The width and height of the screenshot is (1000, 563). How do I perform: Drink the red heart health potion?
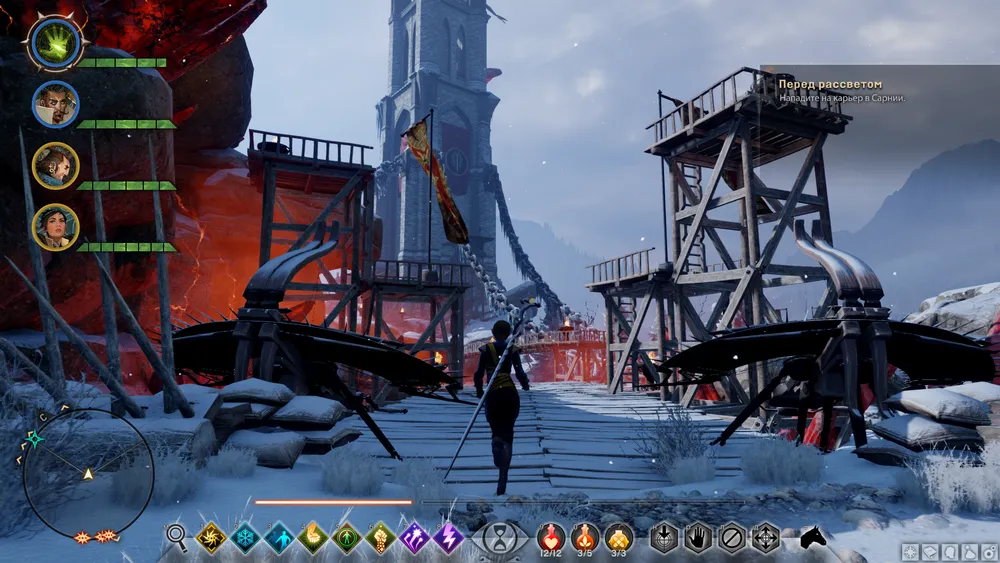click(551, 536)
